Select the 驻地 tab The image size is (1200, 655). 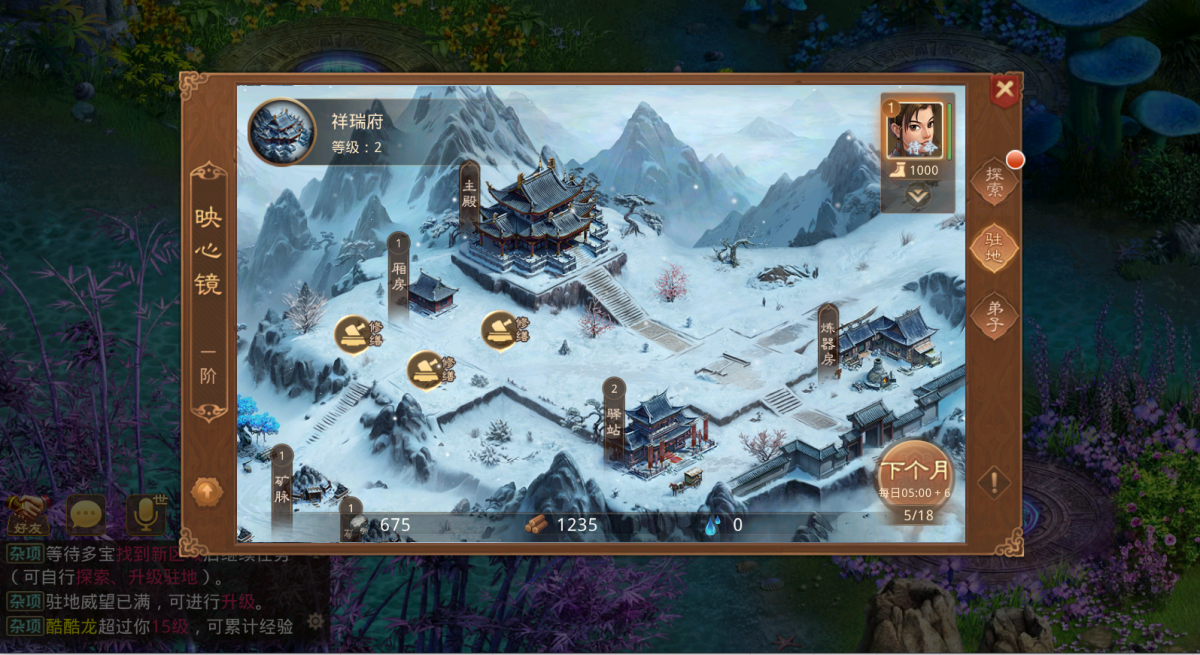pyautogui.click(x=994, y=247)
